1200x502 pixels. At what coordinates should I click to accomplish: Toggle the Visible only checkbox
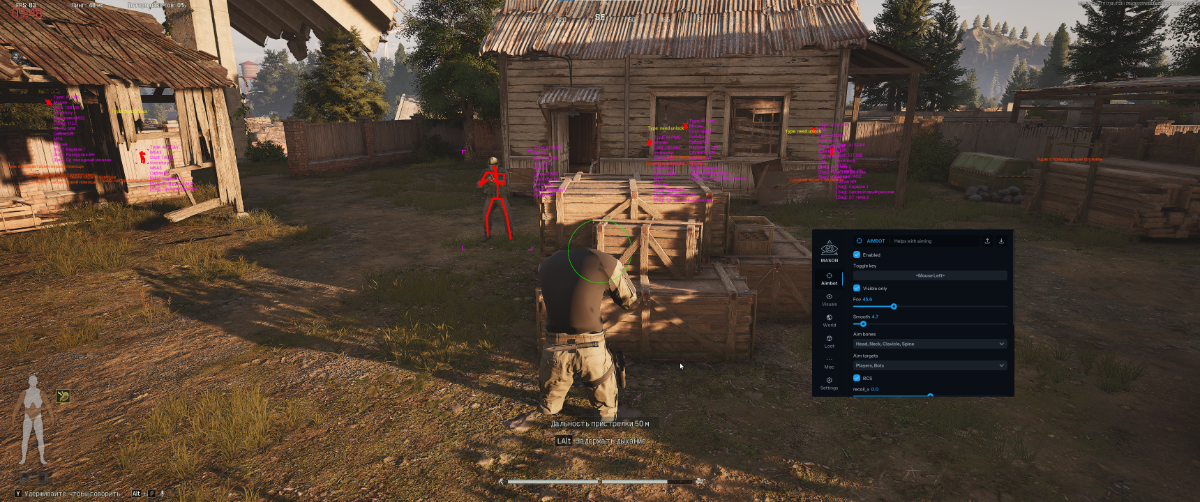[857, 288]
